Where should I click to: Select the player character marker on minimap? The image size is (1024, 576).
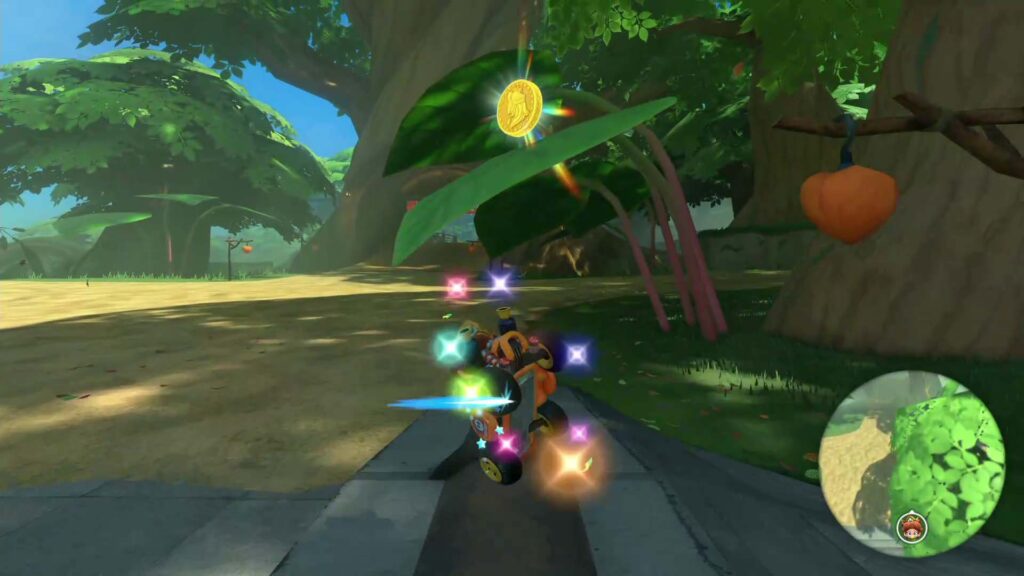911,526
